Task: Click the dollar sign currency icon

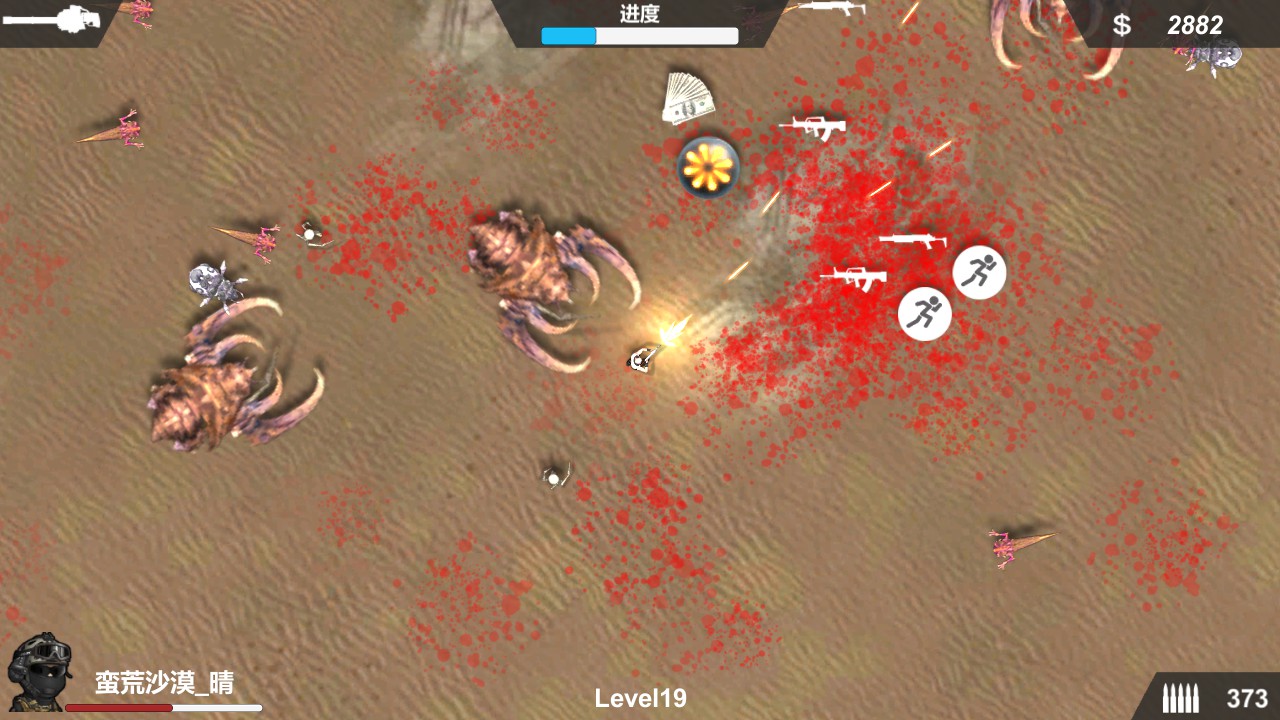Action: [x=1122, y=27]
